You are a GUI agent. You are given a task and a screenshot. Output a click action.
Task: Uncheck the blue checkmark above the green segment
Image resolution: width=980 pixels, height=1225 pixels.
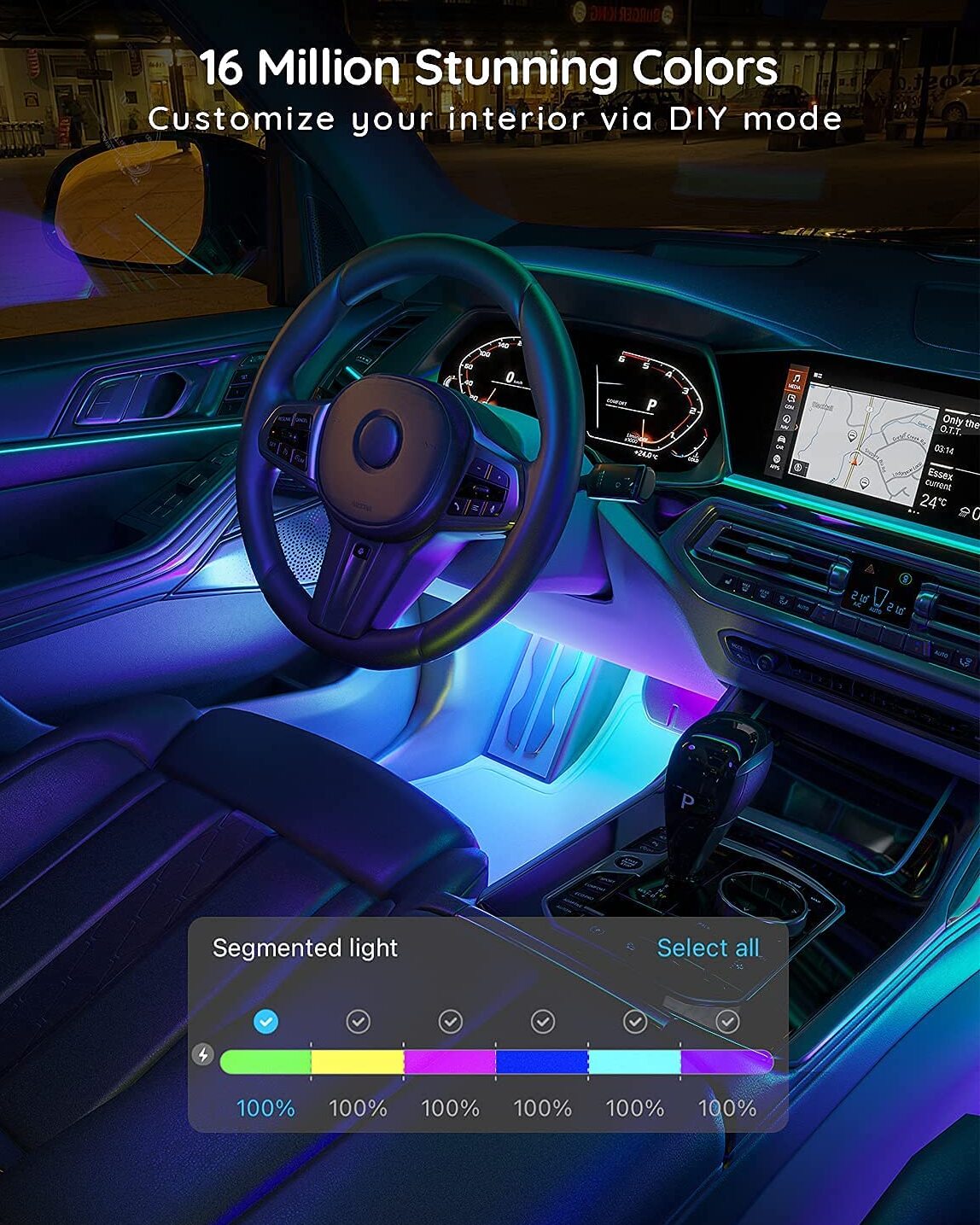point(266,1021)
